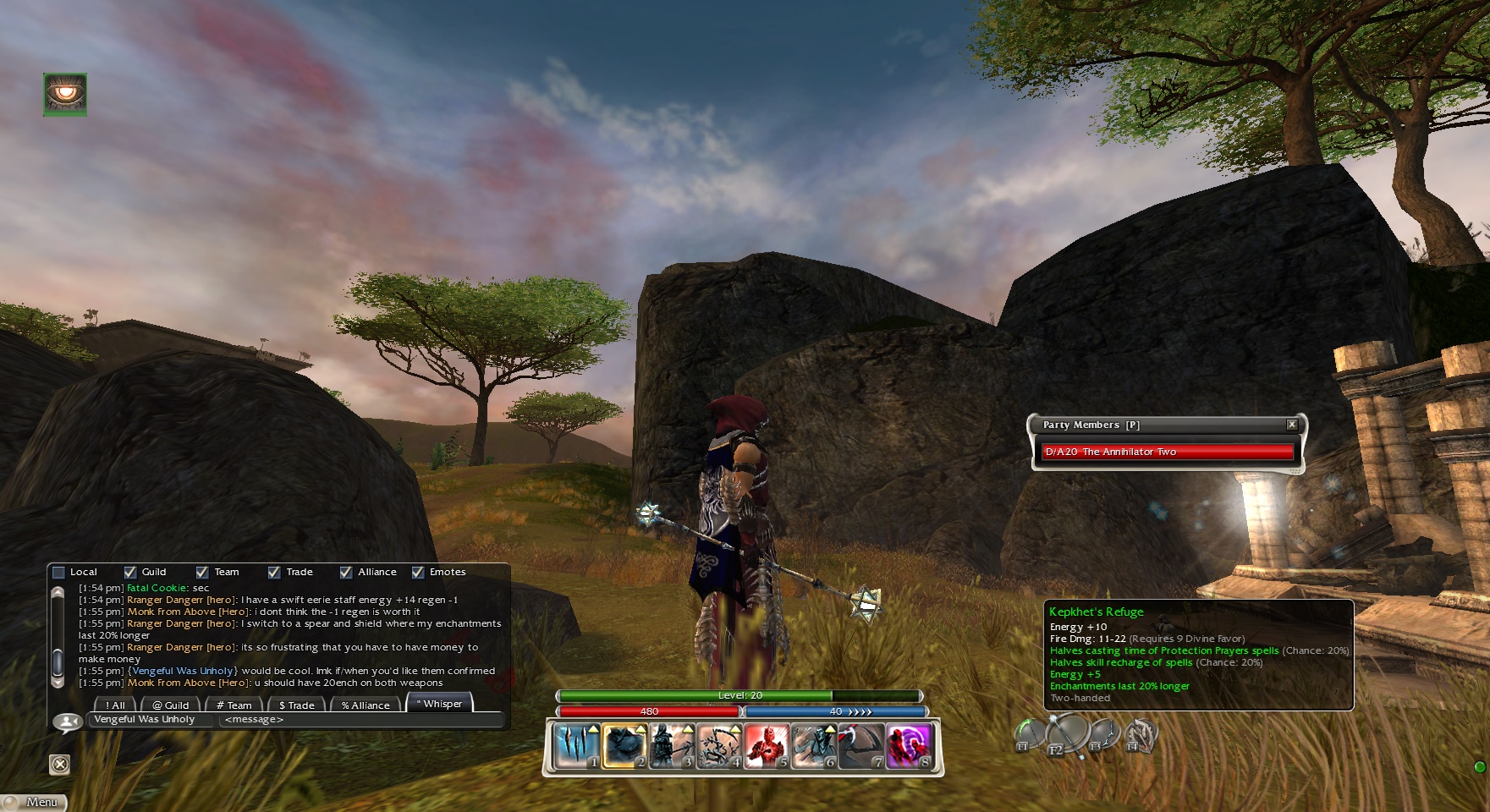Edit the whisper recipient name field
This screenshot has width=1490, height=812.
(151, 720)
